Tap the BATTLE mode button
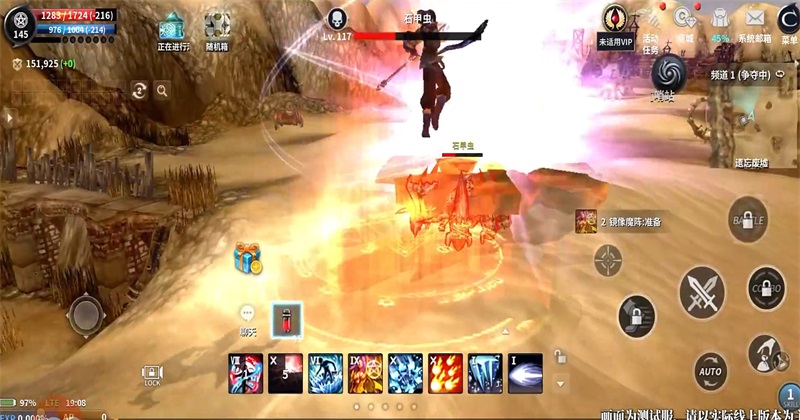The height and width of the screenshot is (420, 800). click(748, 219)
